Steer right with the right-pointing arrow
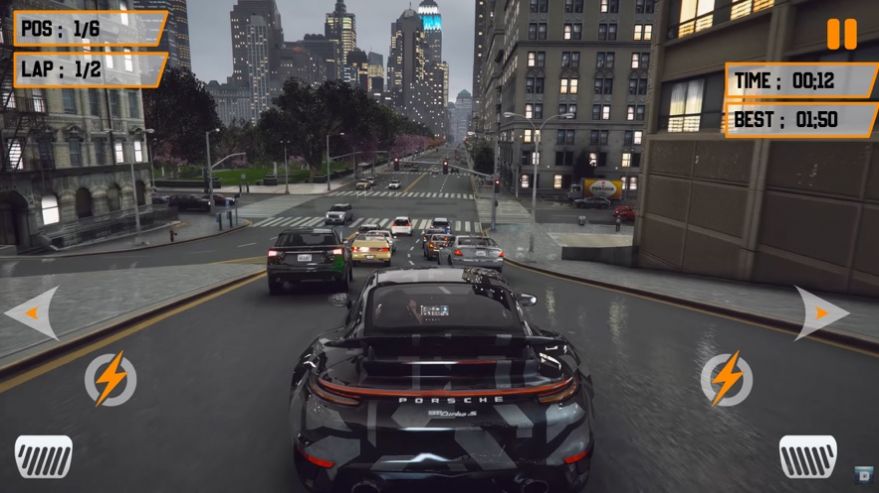879x493 pixels. (x=821, y=313)
